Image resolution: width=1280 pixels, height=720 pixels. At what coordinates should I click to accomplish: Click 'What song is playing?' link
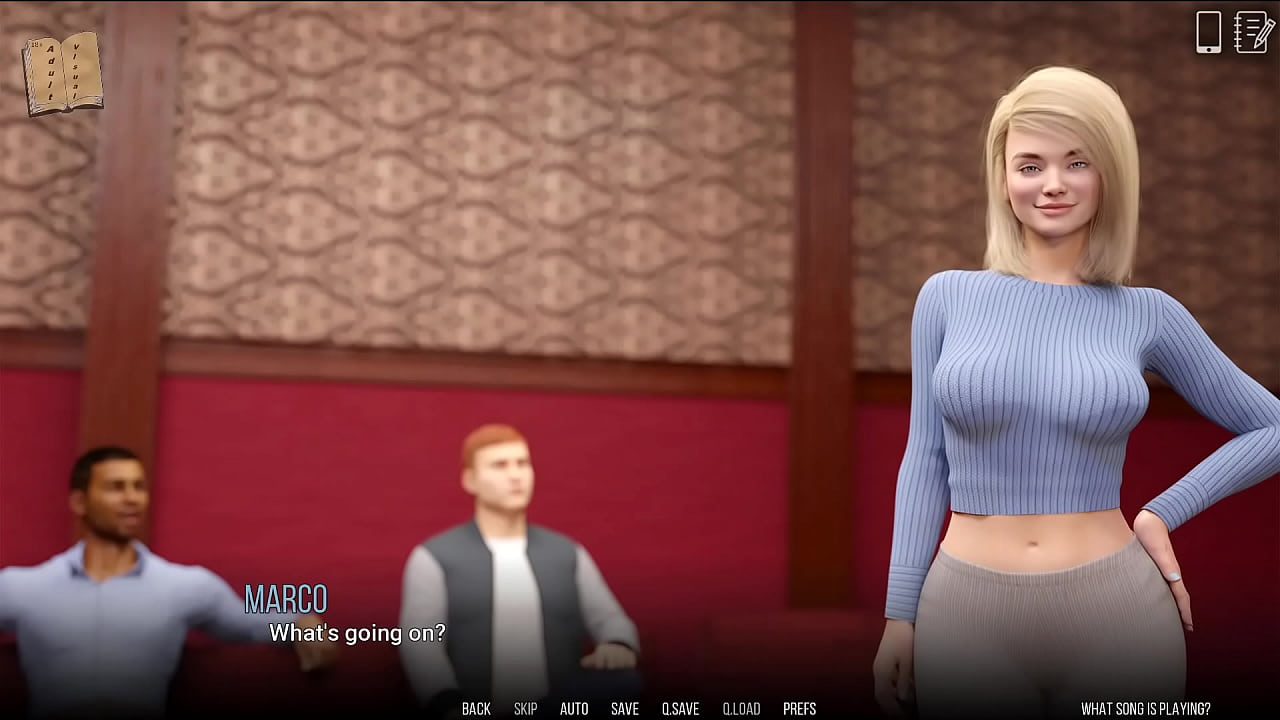pyautogui.click(x=1145, y=709)
